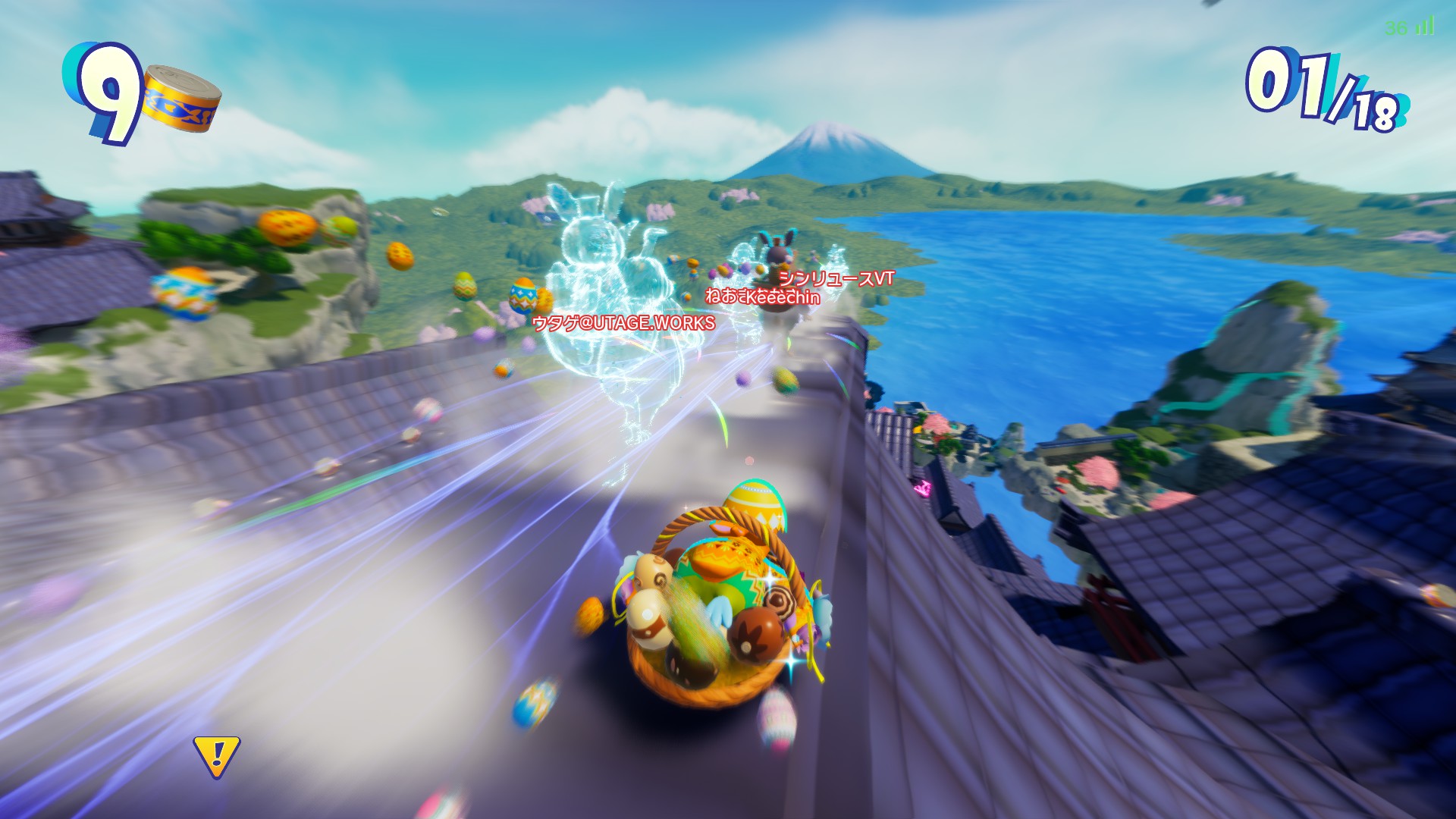
Task: Select the tin can item icon
Action: [x=182, y=99]
